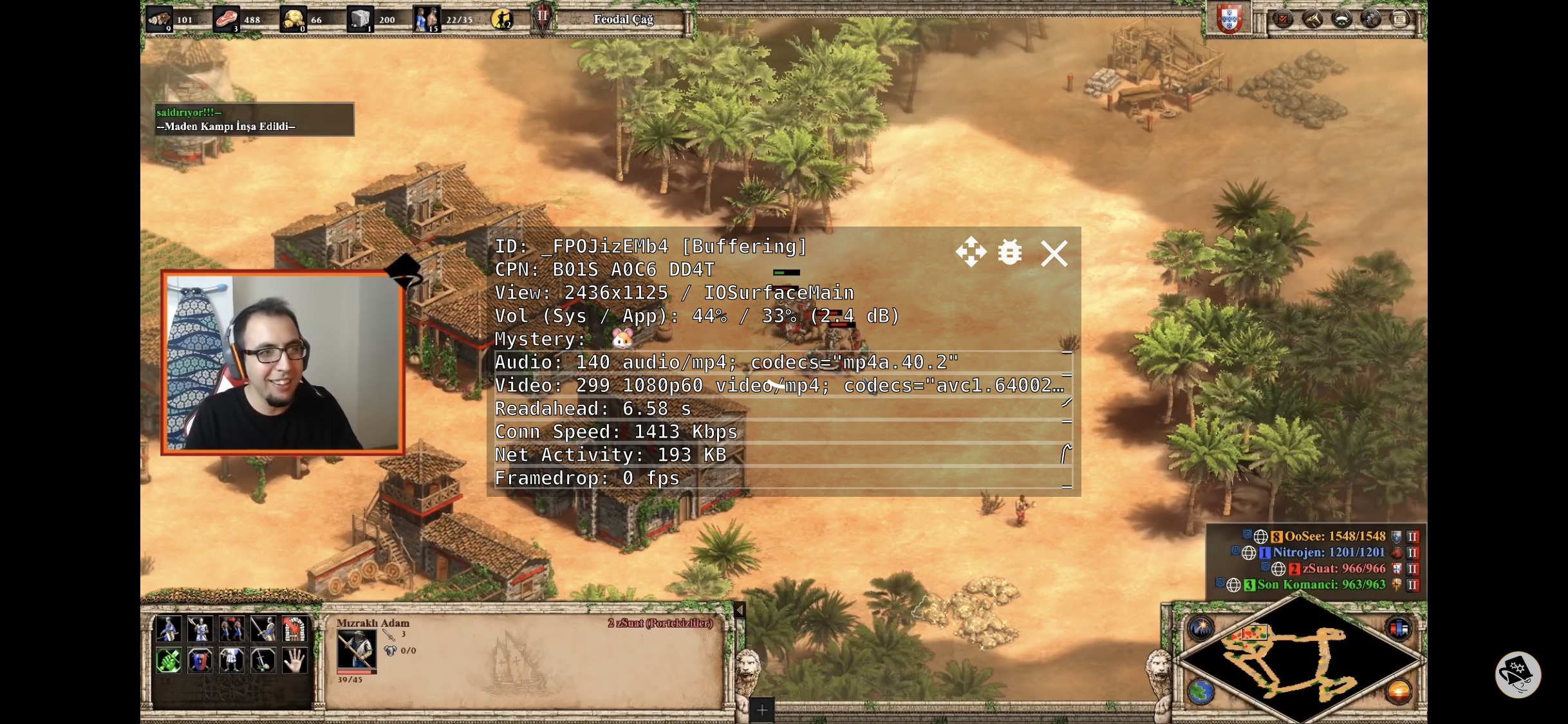The image size is (1568, 724).
Task: Open the tech tree scroll icon
Action: [x=1312, y=19]
